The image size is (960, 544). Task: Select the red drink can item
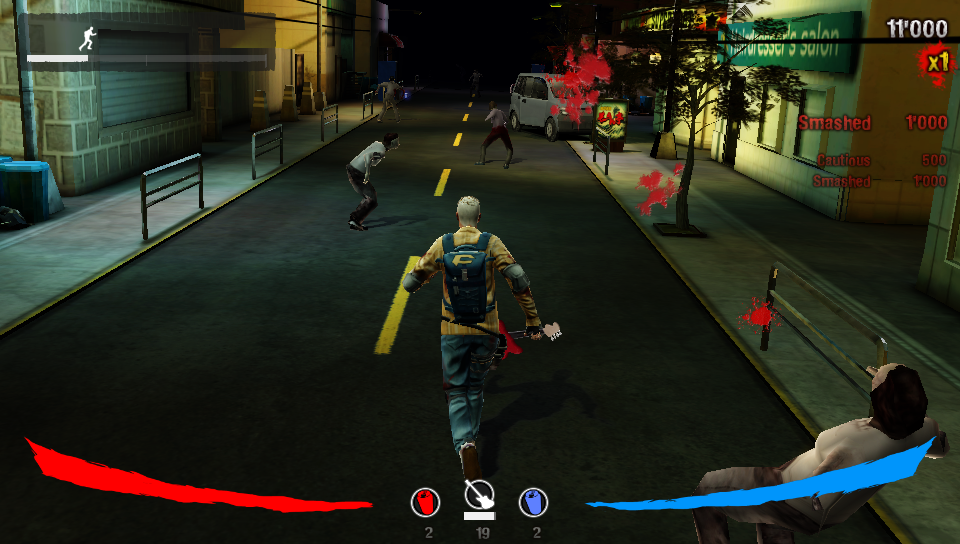(426, 502)
